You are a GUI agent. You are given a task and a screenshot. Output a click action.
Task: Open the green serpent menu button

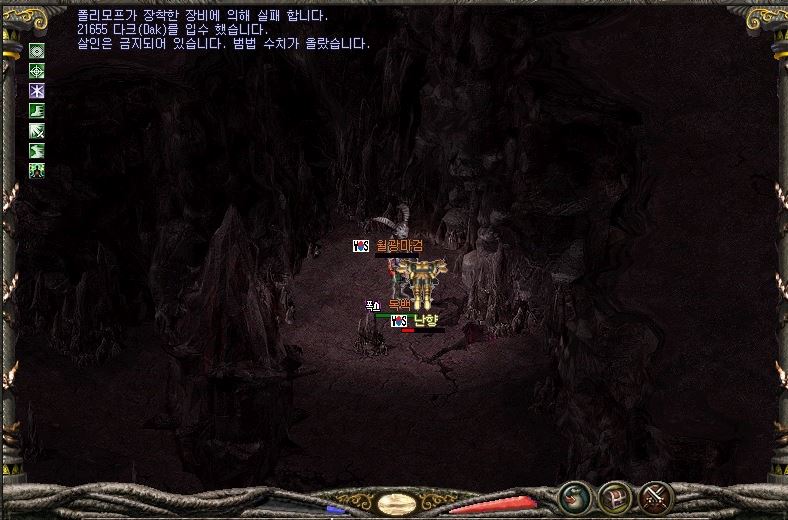[574, 497]
